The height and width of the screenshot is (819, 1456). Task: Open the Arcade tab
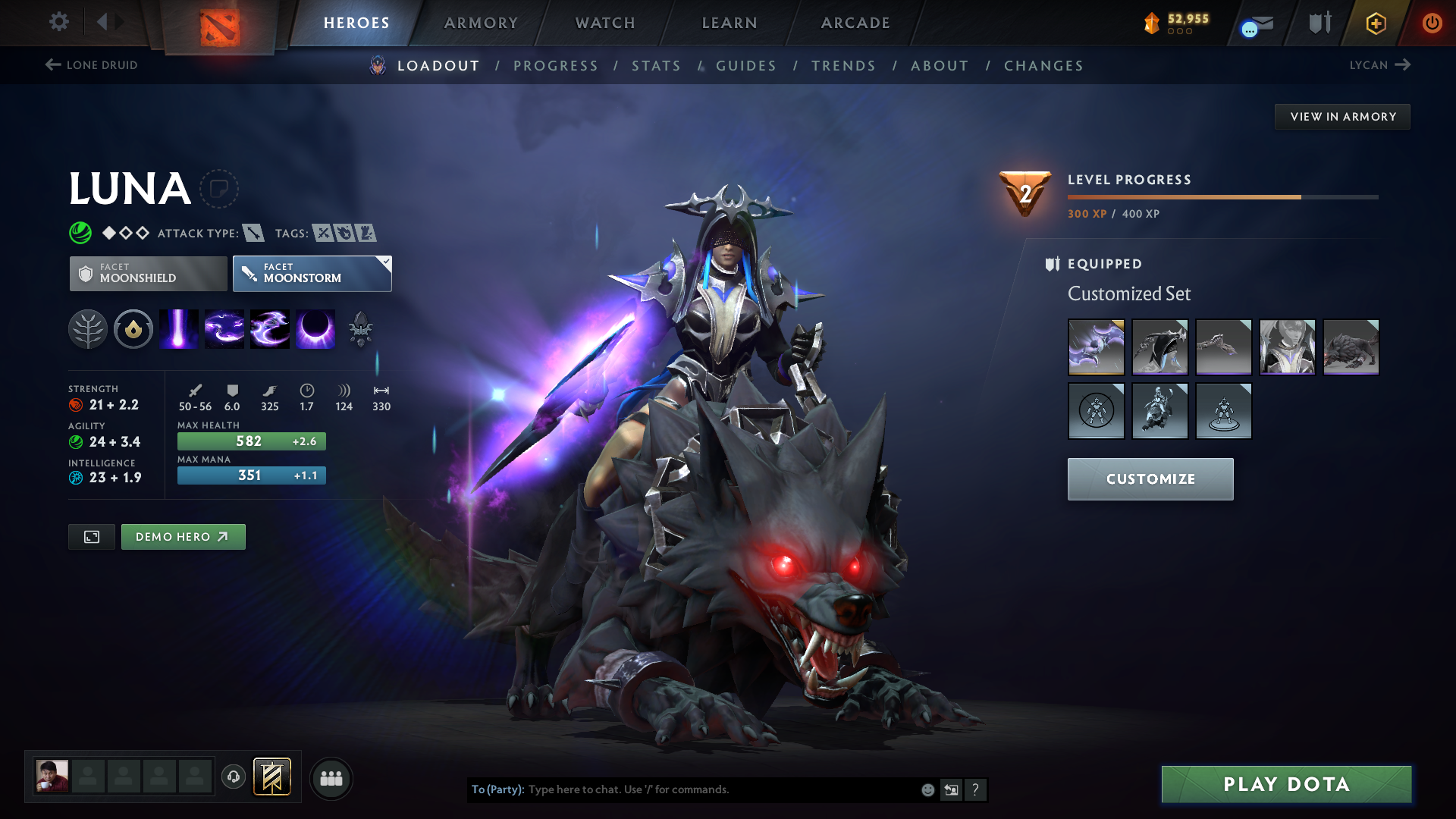pos(855,23)
